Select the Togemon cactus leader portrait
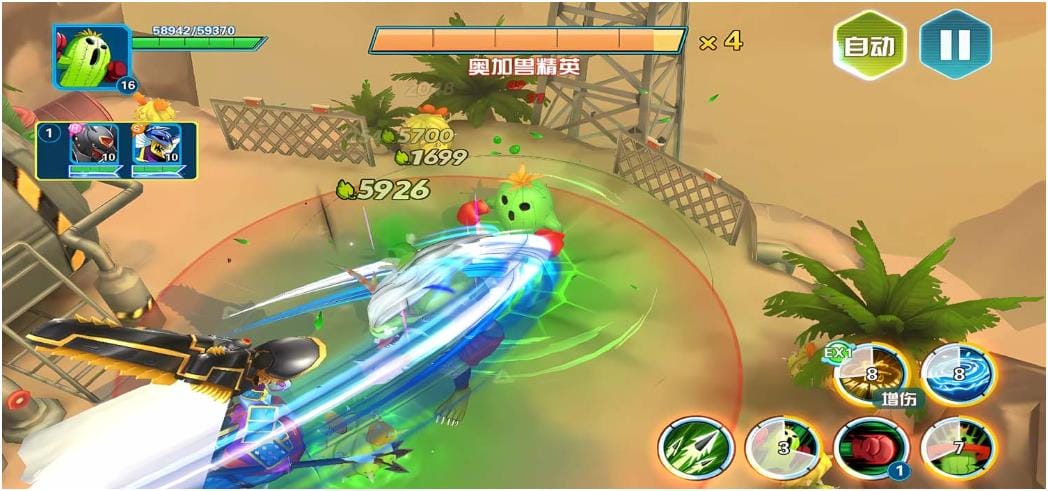The width and height of the screenshot is (1048, 491). pos(91,57)
